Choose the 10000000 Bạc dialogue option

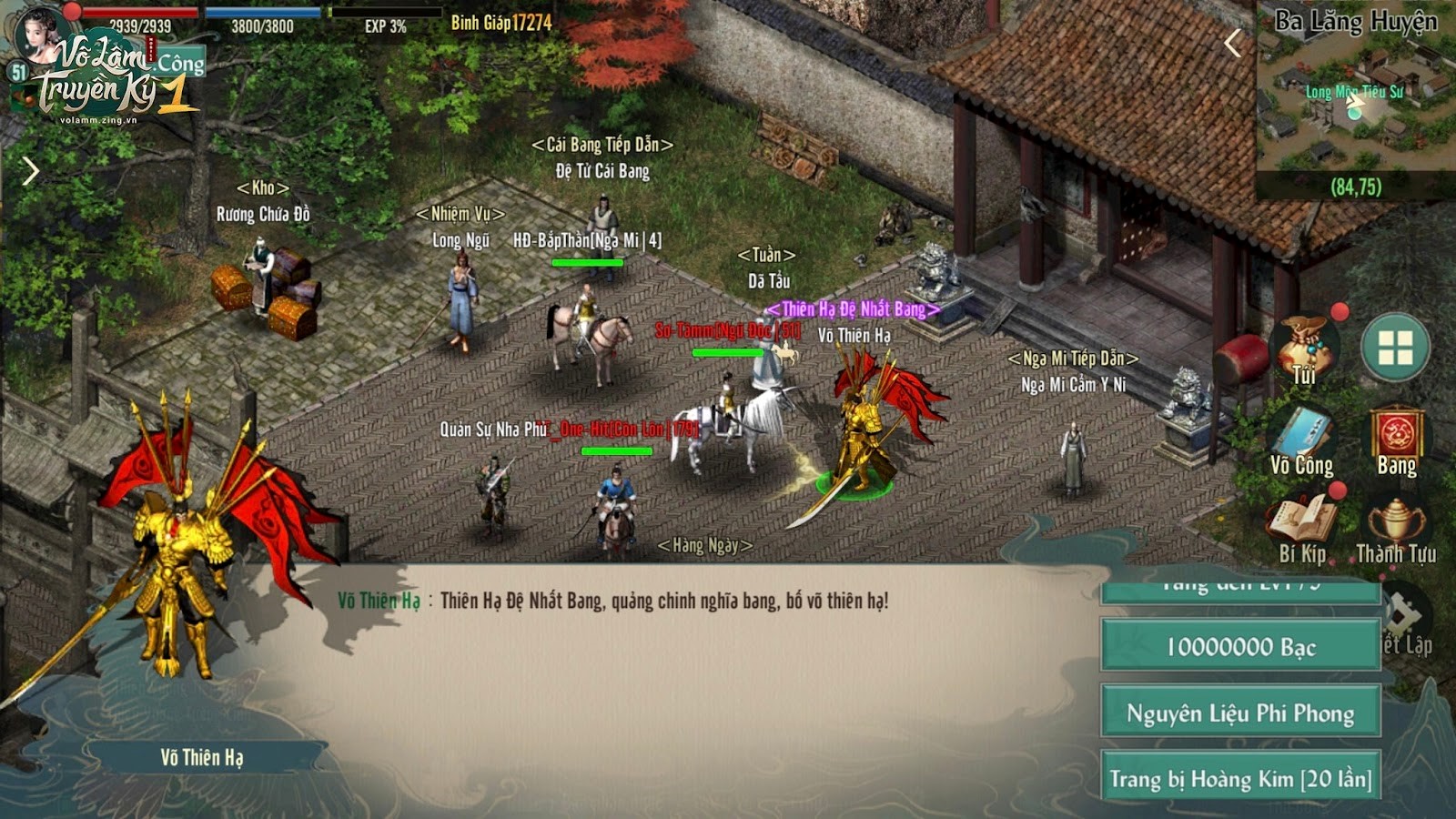(x=1240, y=647)
